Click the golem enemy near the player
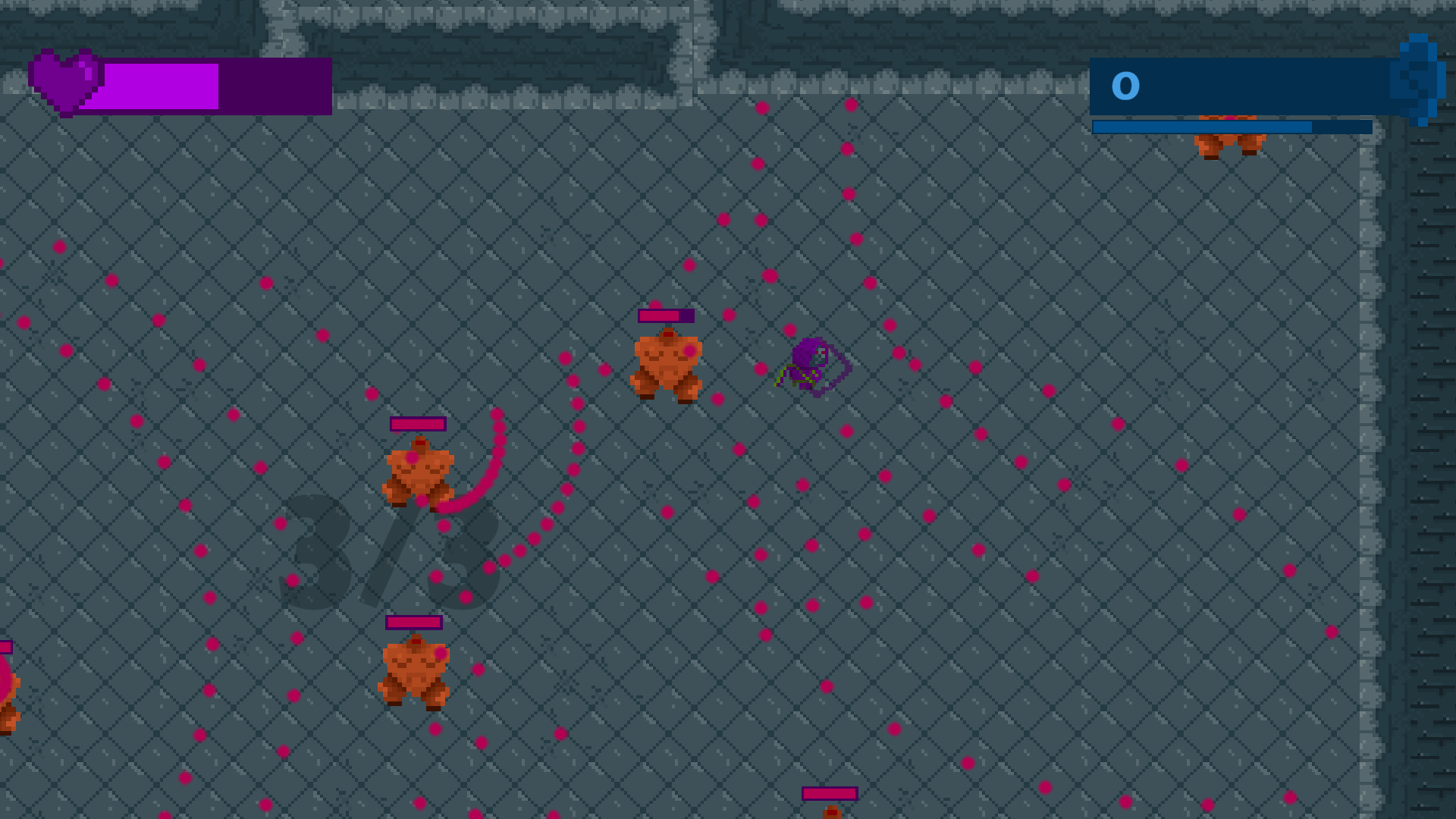 click(x=667, y=364)
